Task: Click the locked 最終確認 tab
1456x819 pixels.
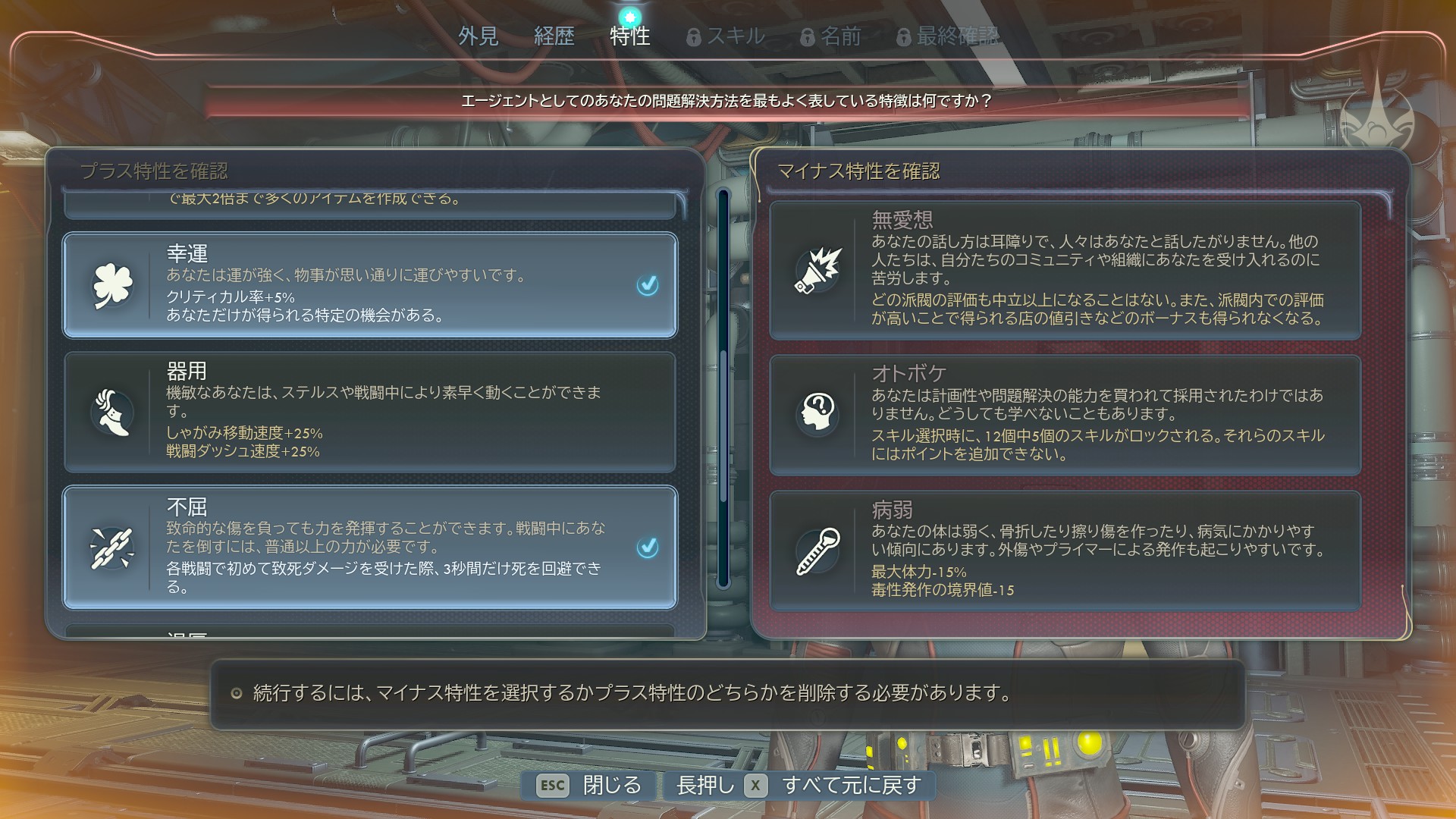Action: tap(948, 36)
